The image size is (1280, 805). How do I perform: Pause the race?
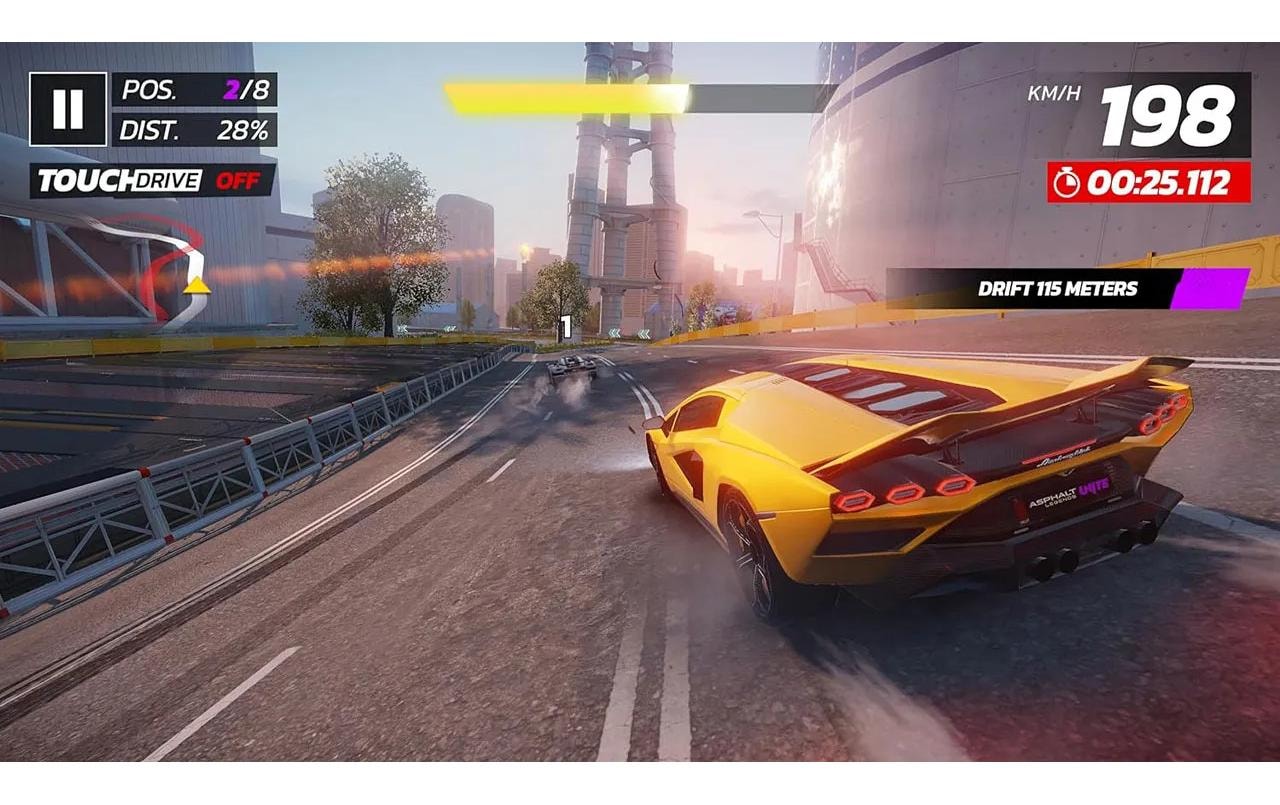point(68,109)
